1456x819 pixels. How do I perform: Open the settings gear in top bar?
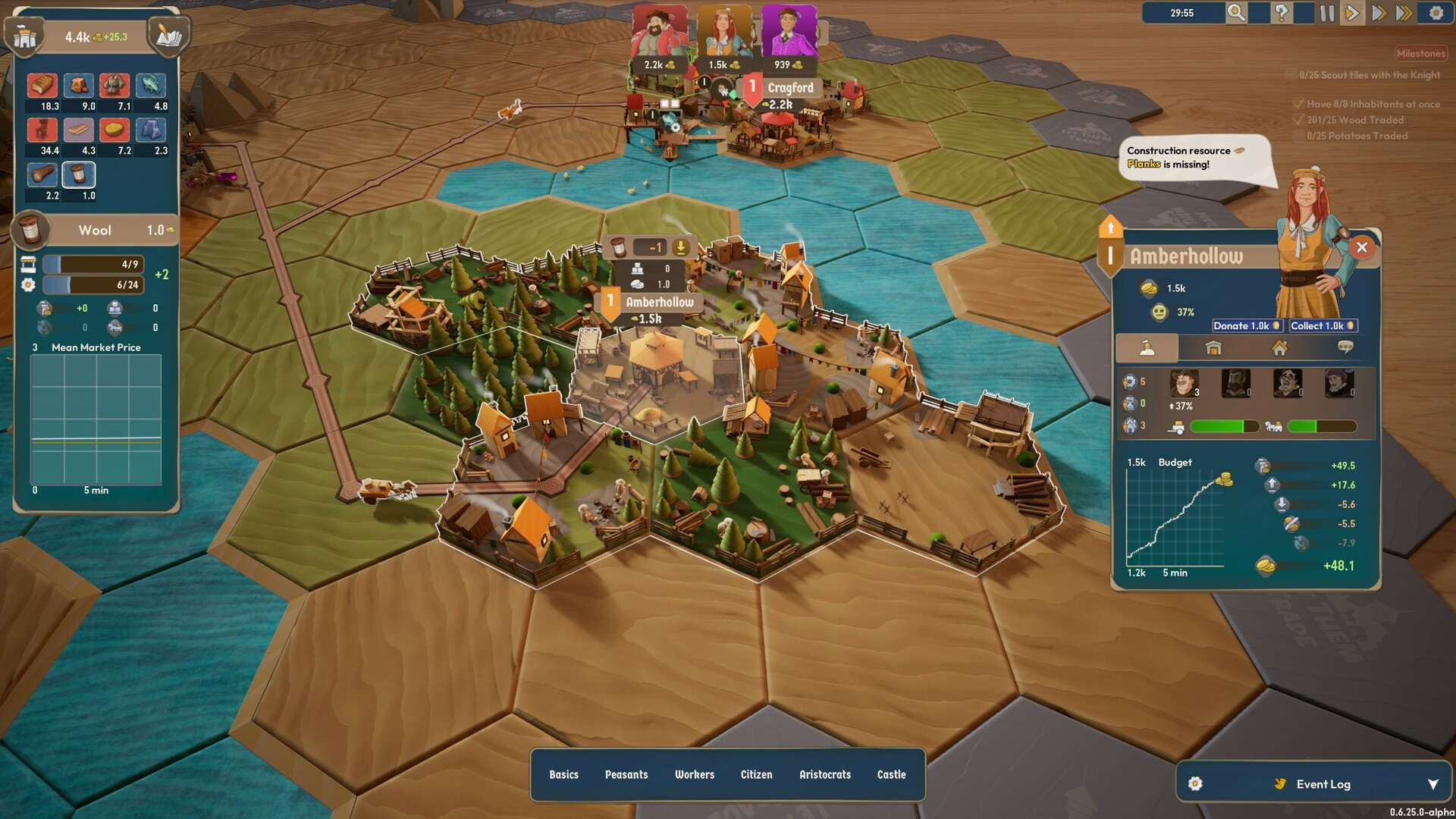pyautogui.click(x=1436, y=13)
